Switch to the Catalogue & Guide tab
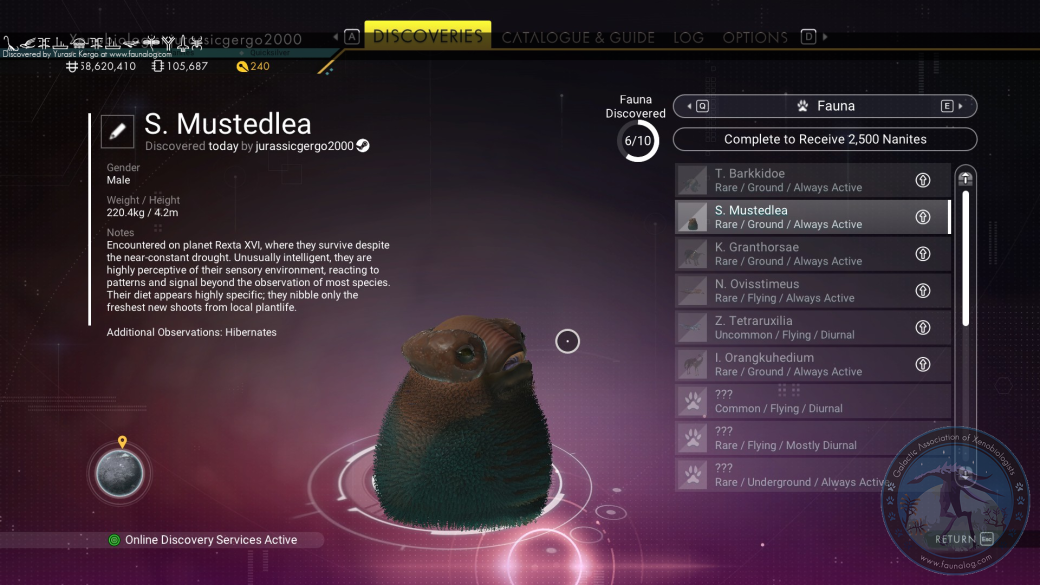 (578, 38)
